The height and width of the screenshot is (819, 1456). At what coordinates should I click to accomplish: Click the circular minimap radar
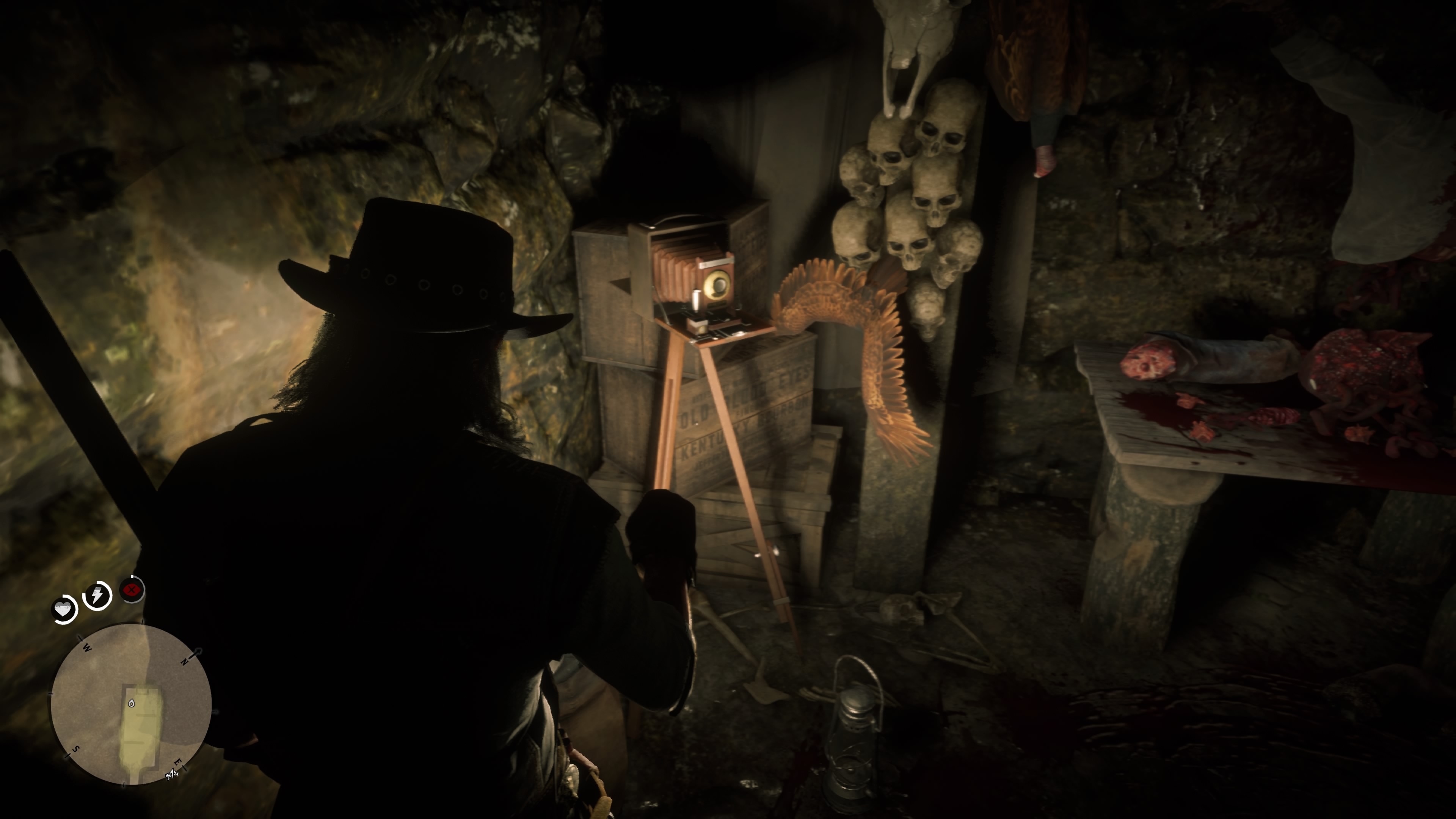tap(131, 704)
